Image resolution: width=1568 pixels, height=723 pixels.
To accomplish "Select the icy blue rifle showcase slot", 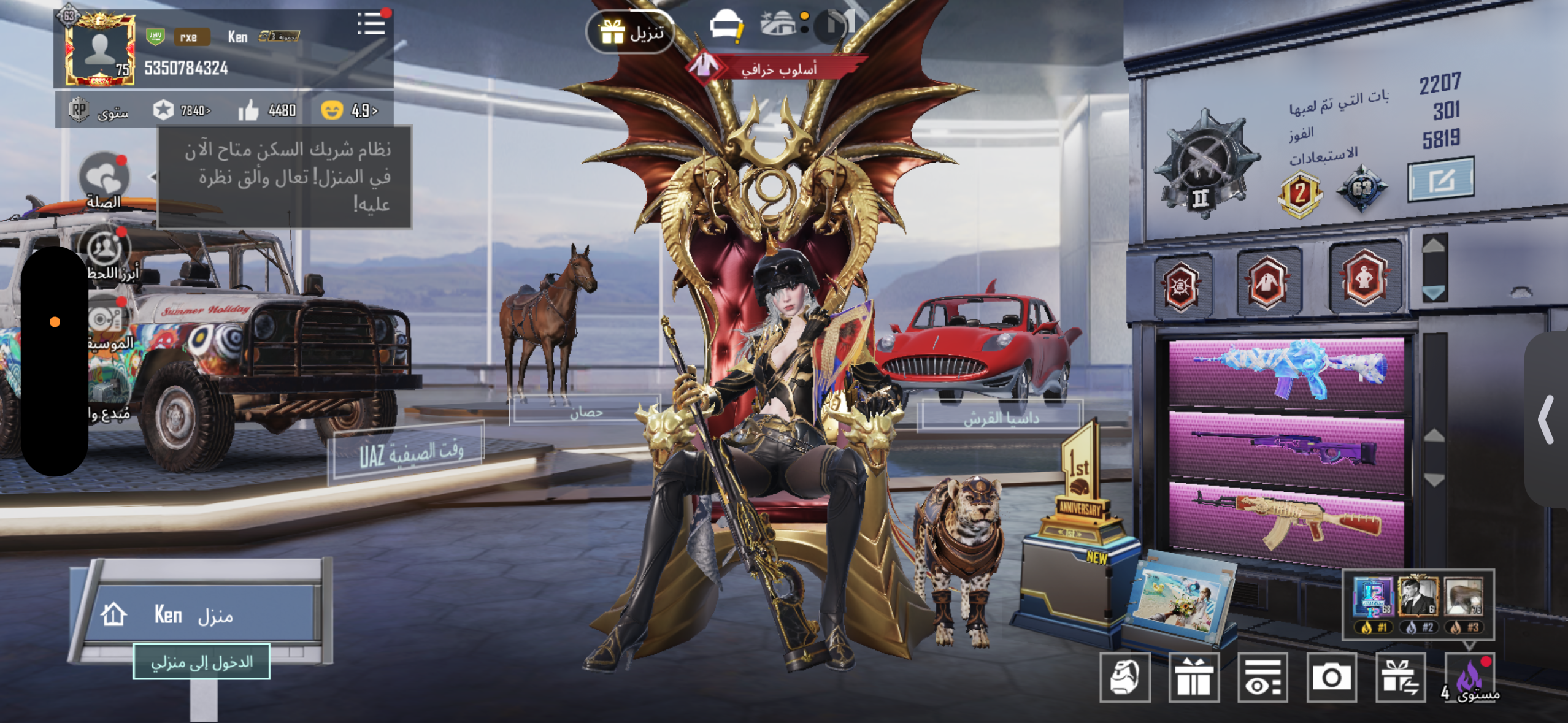I will pos(1286,372).
